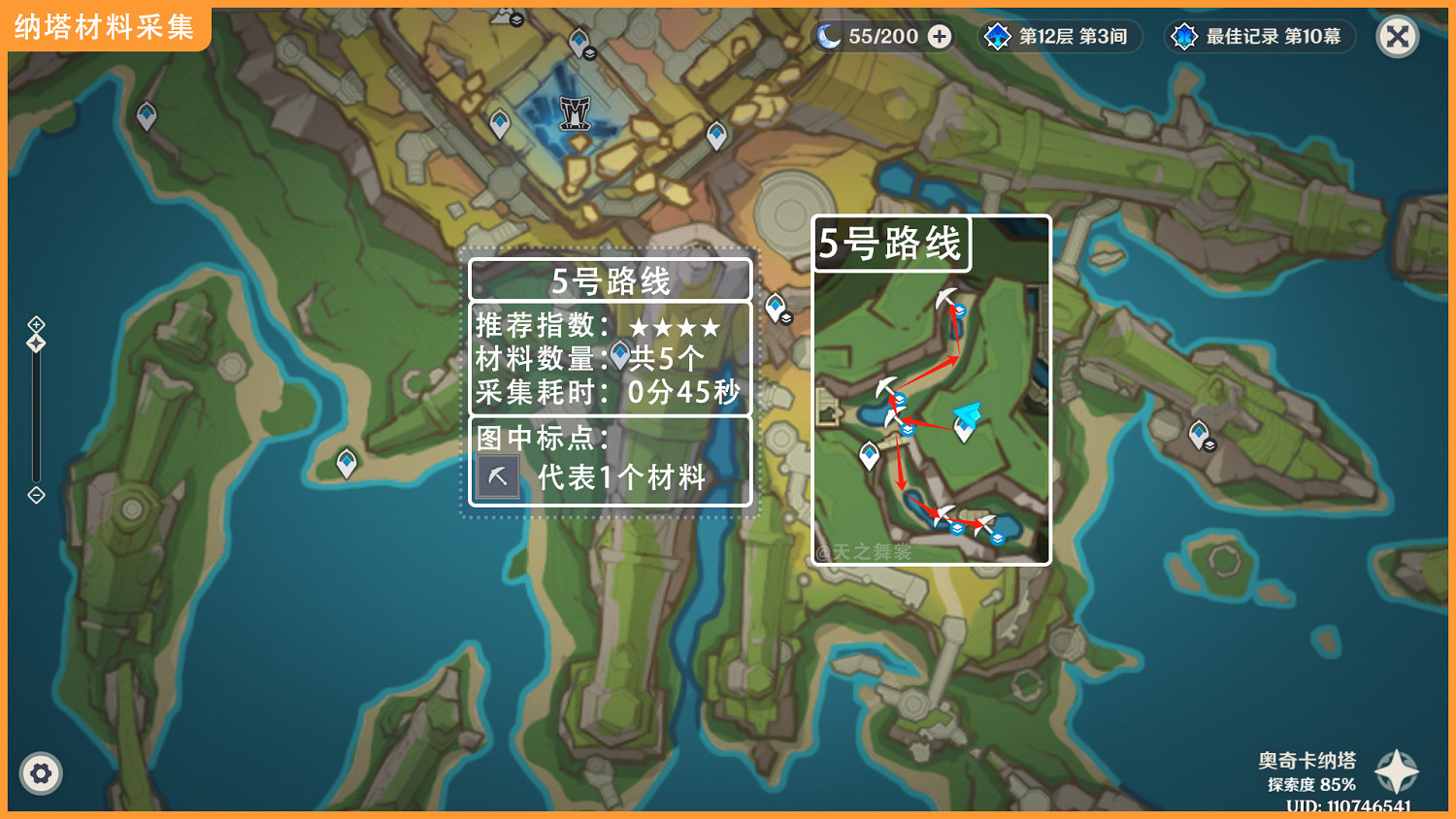Click the emblem beside 最佳记录 第10幕
Screen dimensions: 1456x819
(1184, 36)
